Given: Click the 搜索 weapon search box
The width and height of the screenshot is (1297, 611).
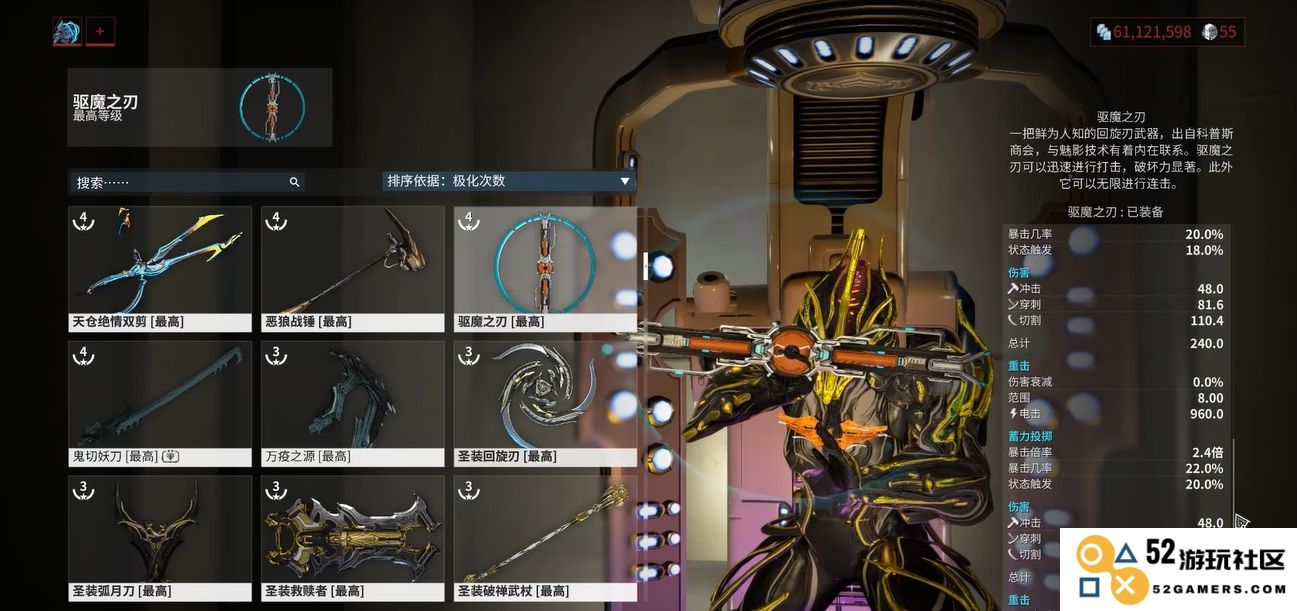Looking at the screenshot, I should click(x=185, y=182).
